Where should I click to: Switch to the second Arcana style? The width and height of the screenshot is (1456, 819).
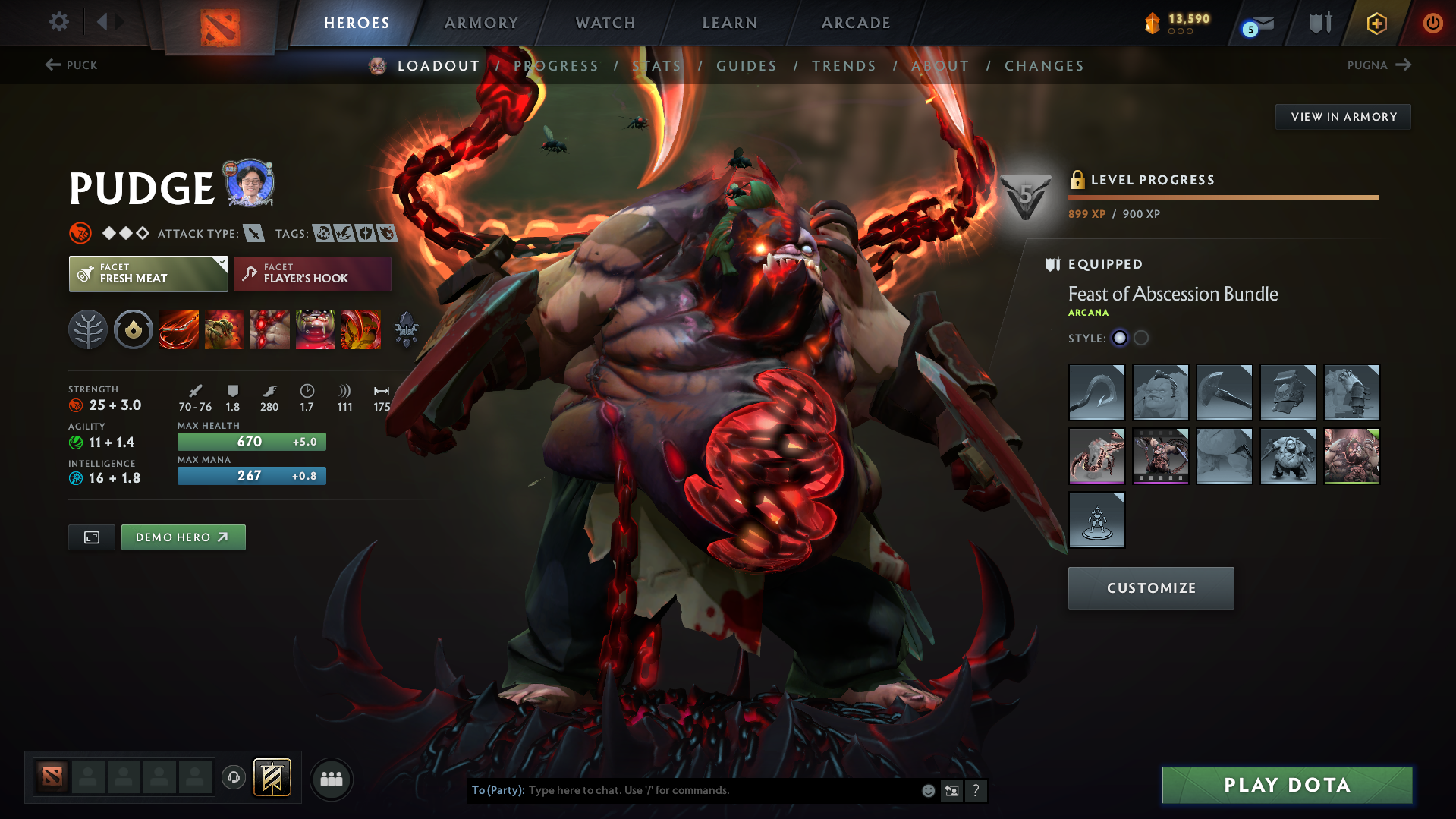point(1141,338)
